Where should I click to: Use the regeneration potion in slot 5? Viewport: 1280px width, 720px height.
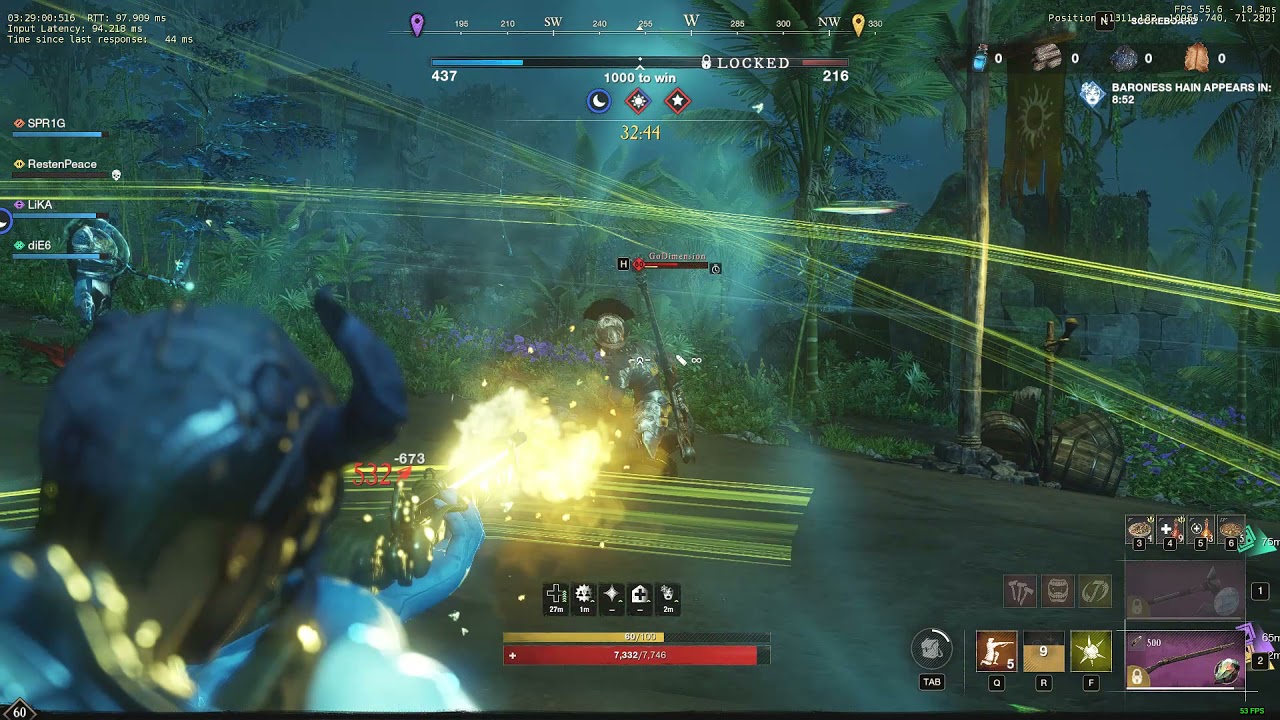1200,530
